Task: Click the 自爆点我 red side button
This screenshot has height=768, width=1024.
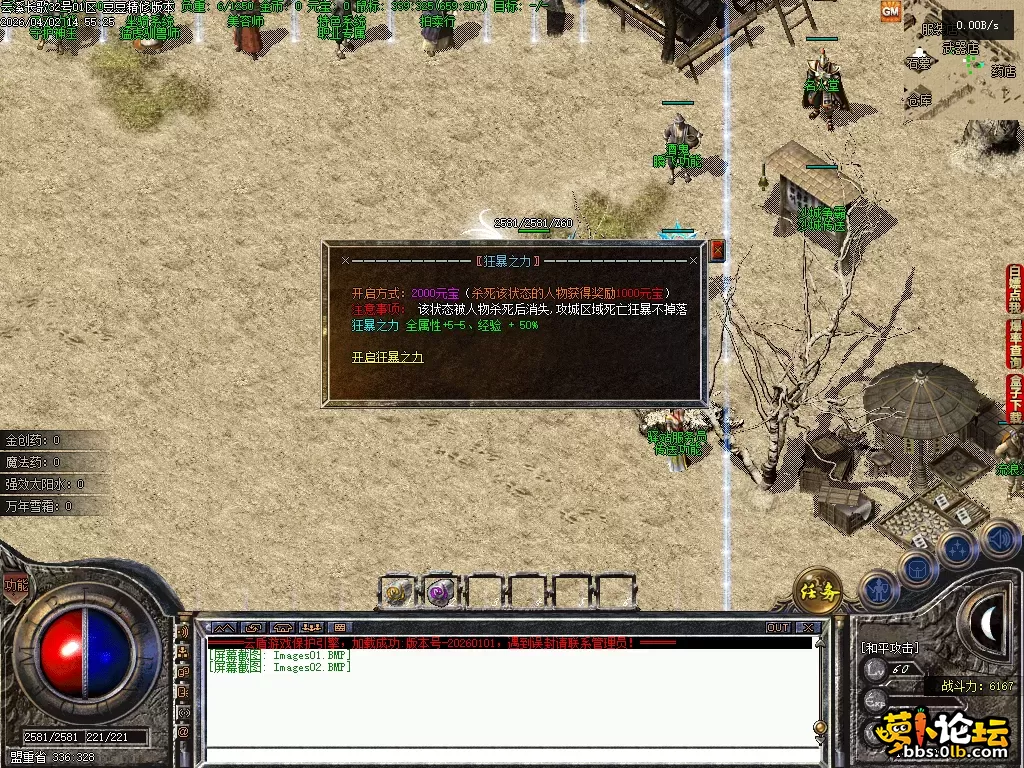Action: [1015, 289]
